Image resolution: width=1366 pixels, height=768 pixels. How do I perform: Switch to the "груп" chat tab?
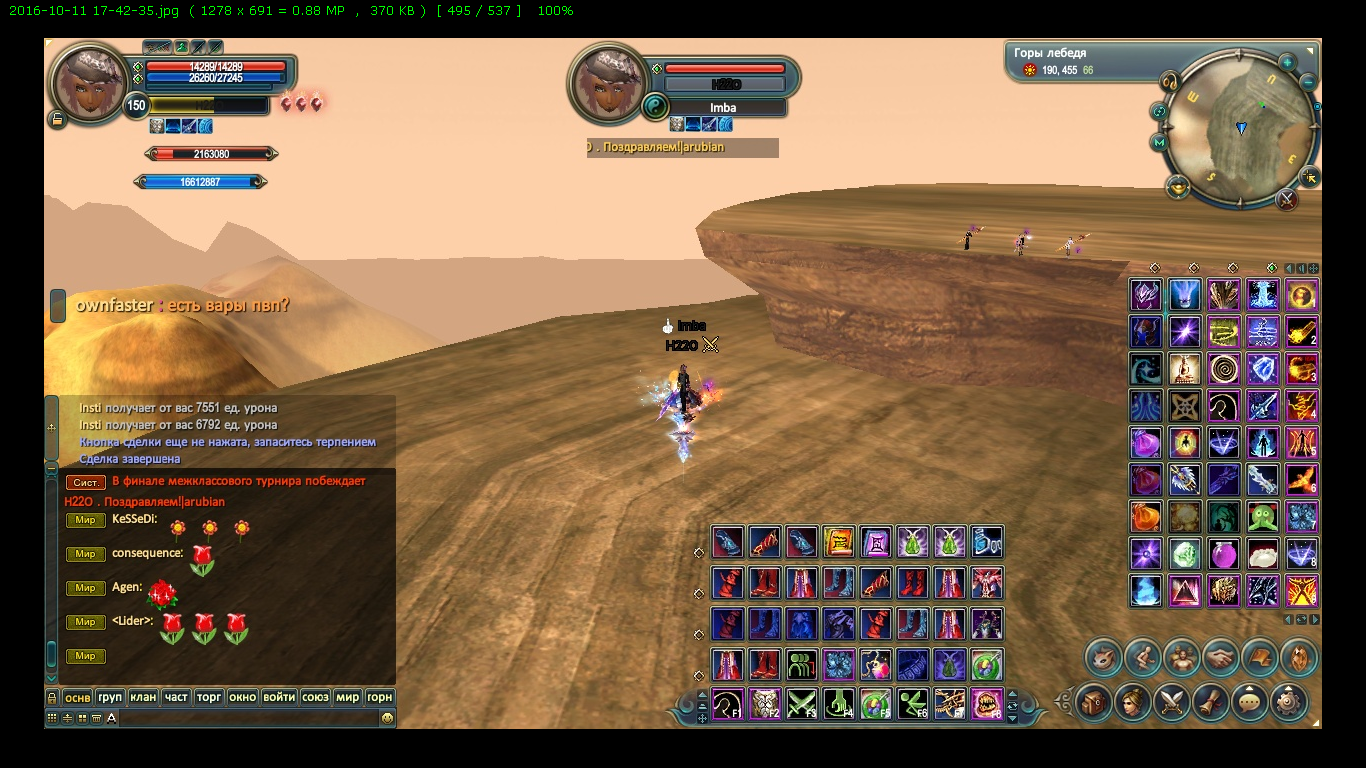[111, 697]
